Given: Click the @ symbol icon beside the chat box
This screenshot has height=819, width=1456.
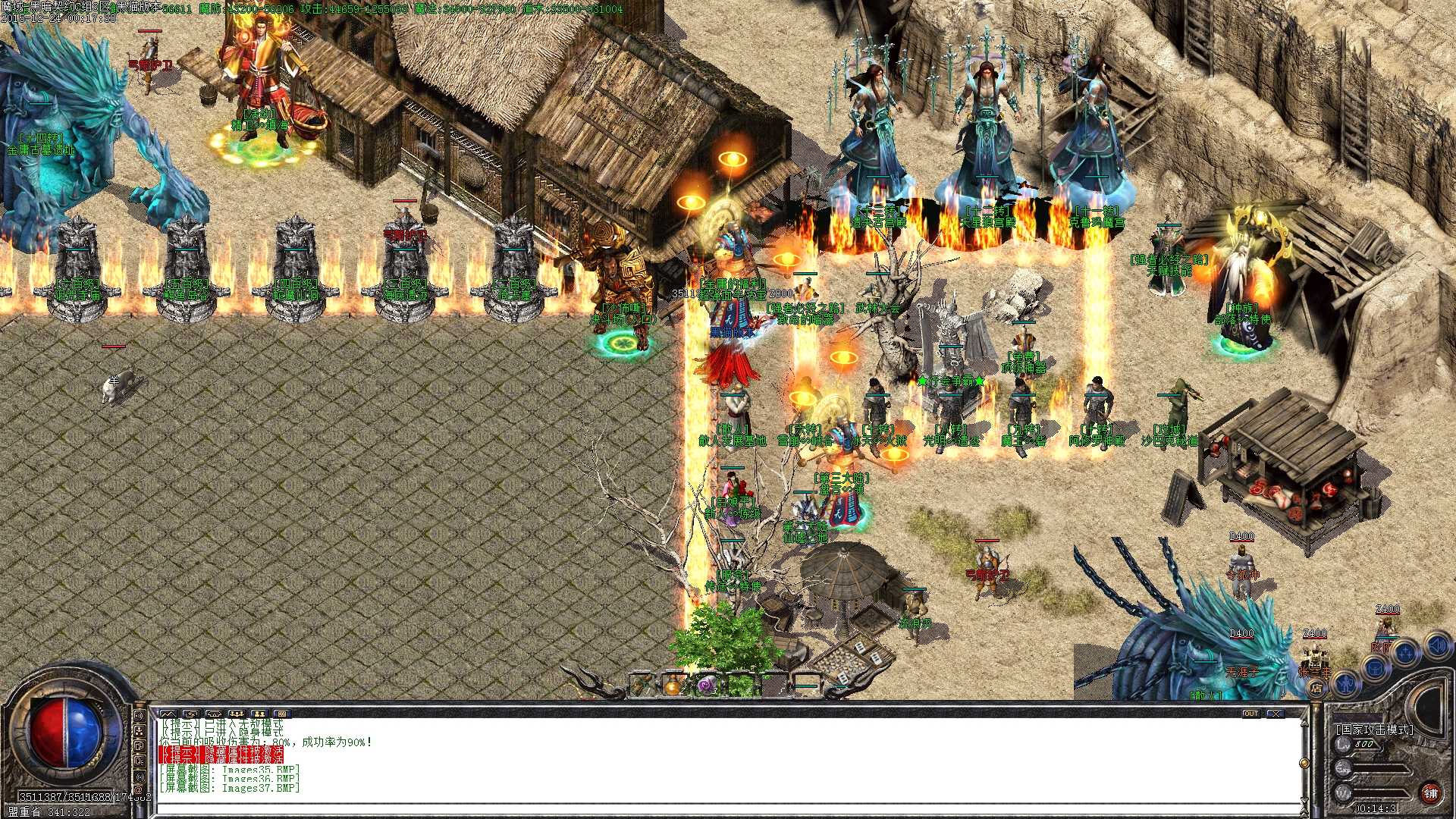Looking at the screenshot, I should click(139, 790).
